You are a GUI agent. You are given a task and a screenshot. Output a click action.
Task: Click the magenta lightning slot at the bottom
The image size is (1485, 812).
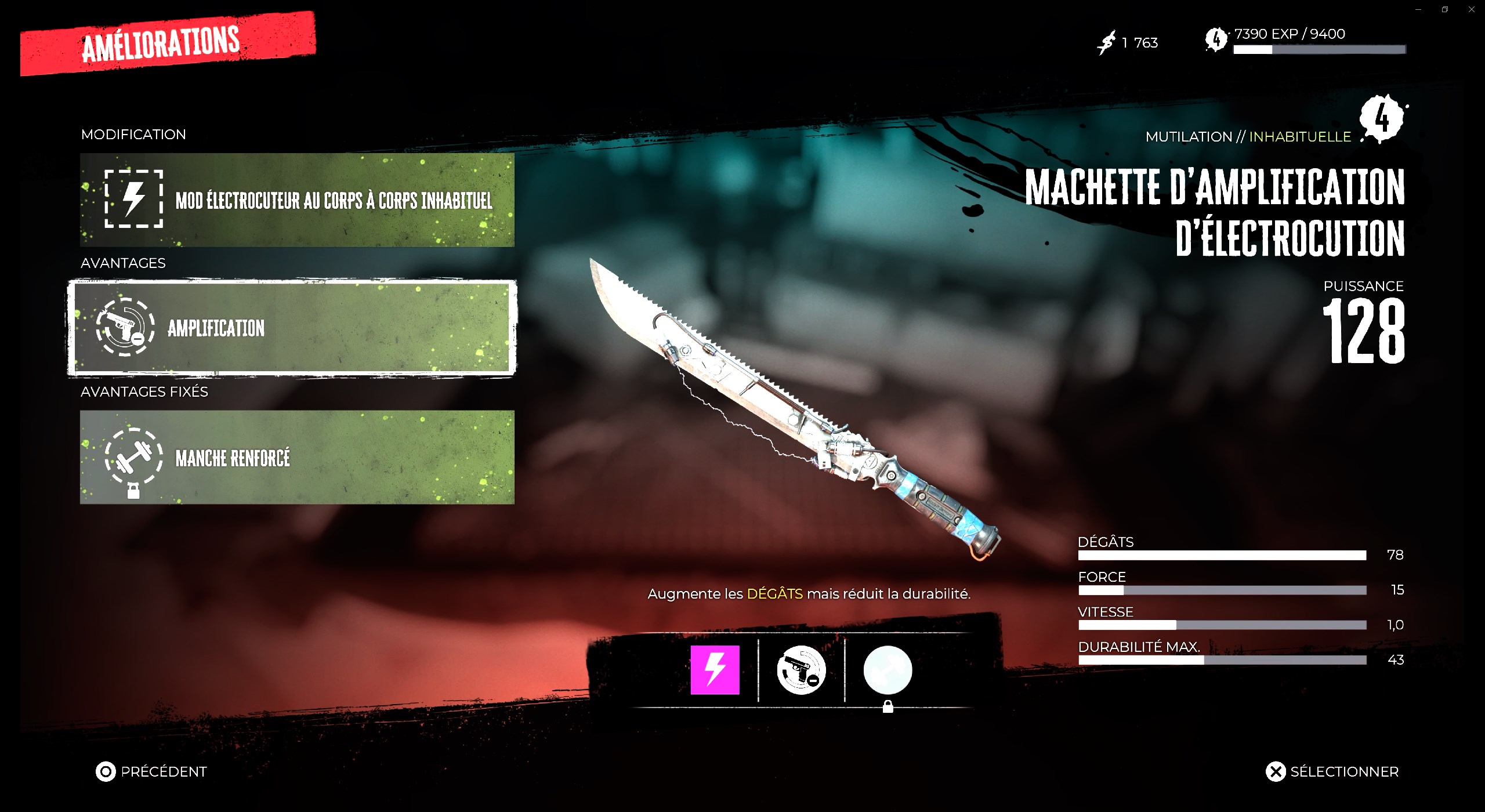pos(715,670)
